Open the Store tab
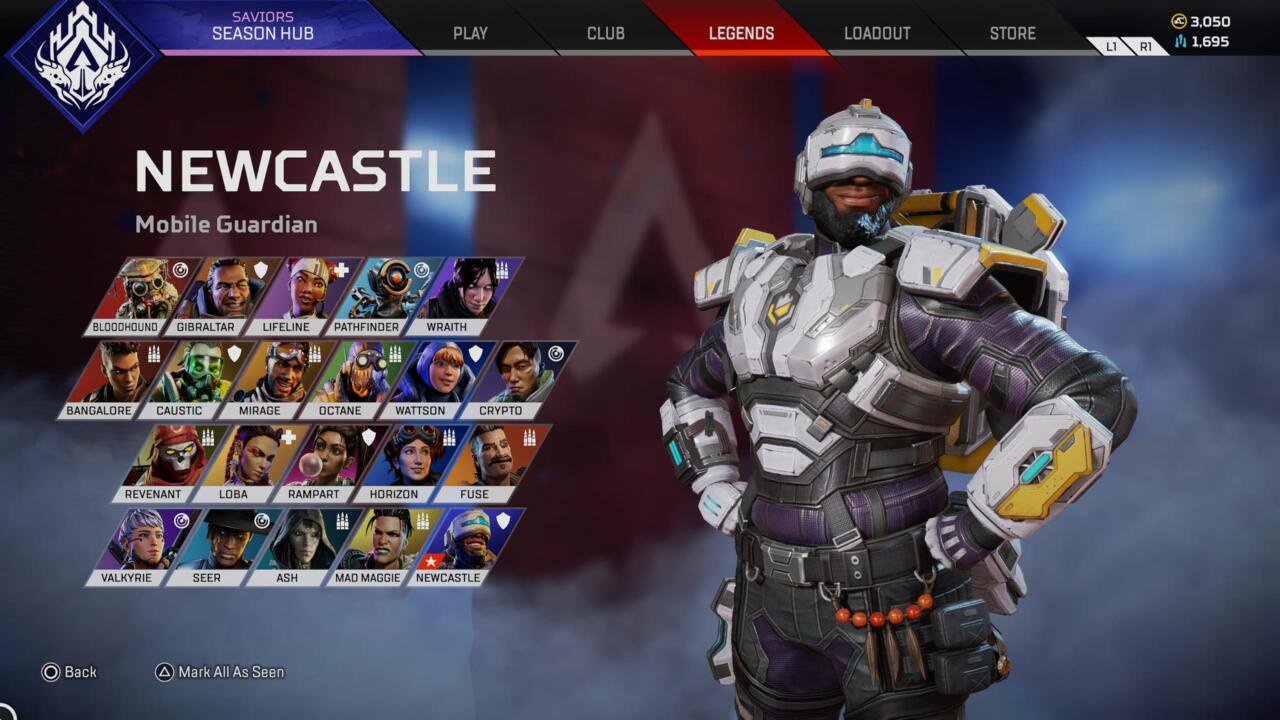This screenshot has width=1280, height=720. tap(1011, 32)
